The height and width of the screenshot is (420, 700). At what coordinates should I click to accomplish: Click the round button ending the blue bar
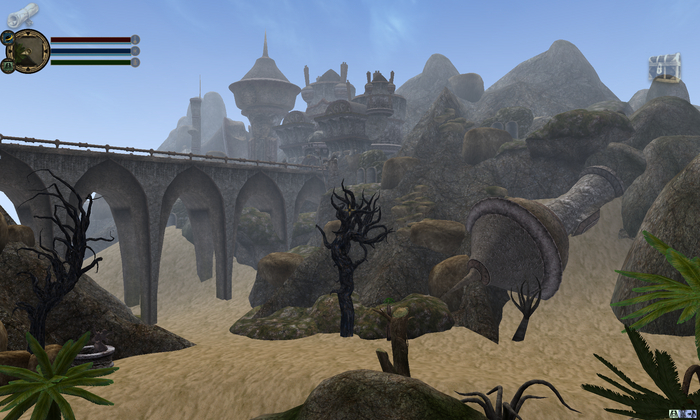(x=135, y=51)
